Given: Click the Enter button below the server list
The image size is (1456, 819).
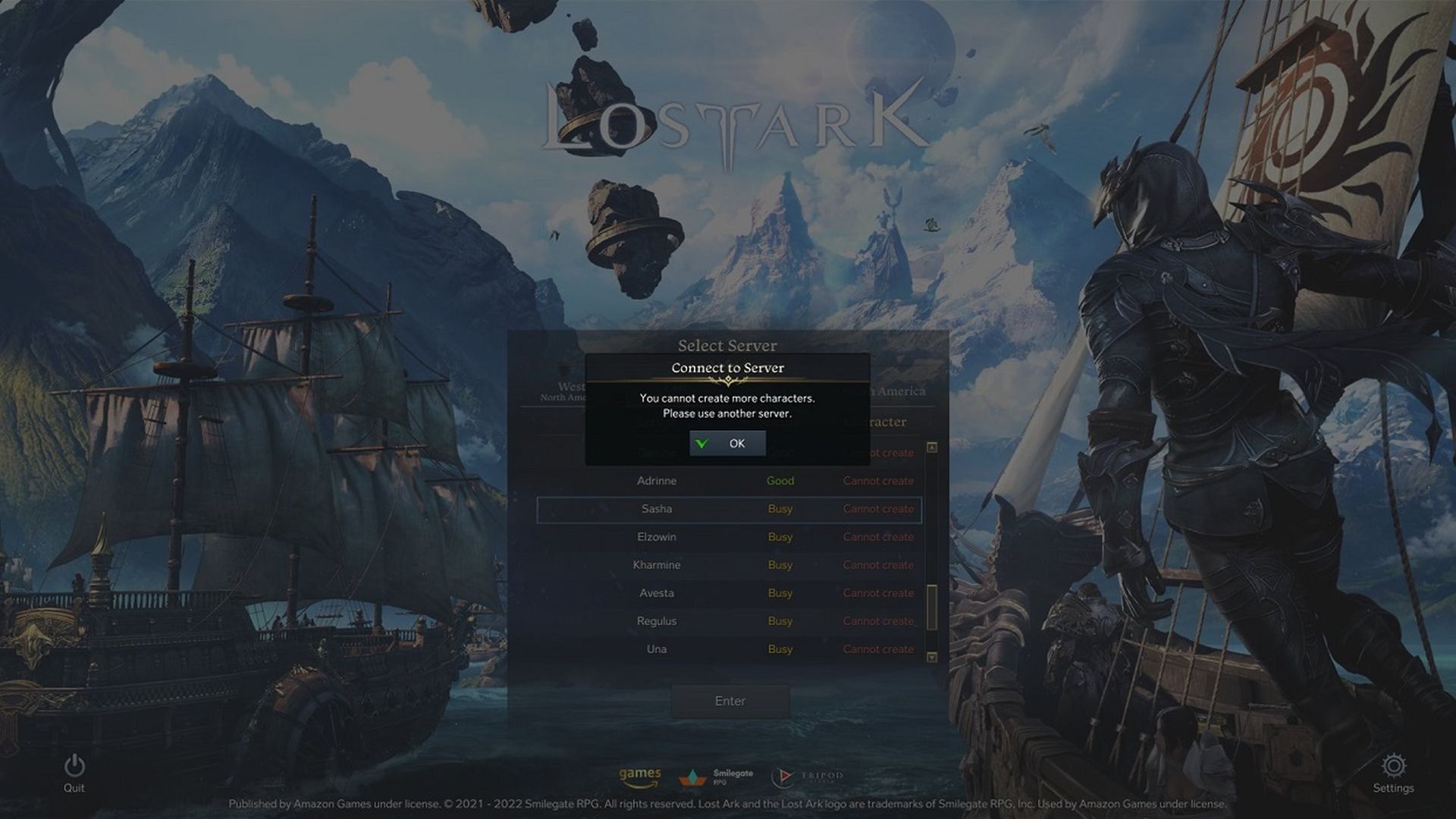Looking at the screenshot, I should click(x=730, y=701).
